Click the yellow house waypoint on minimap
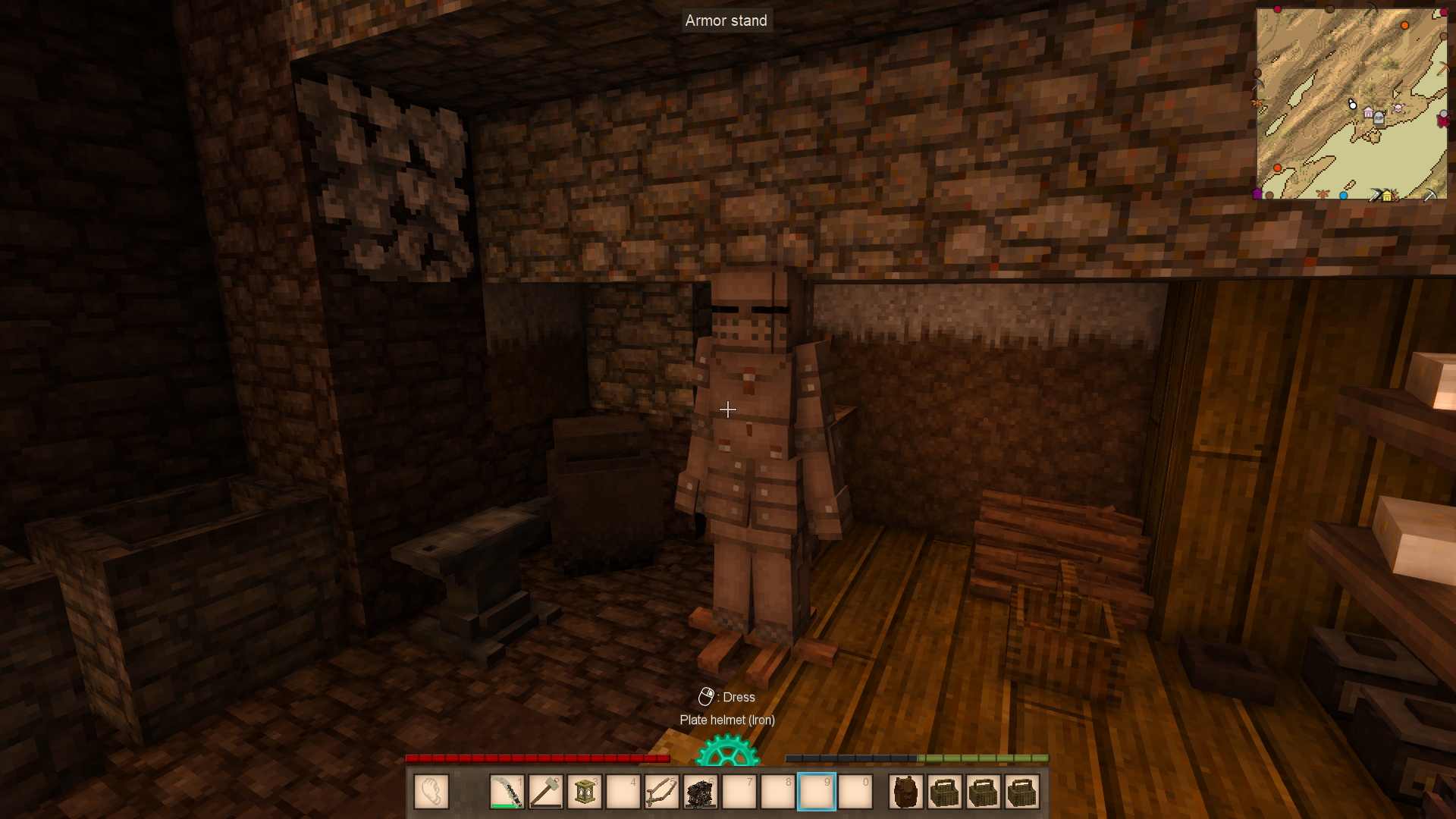 pos(1387,196)
